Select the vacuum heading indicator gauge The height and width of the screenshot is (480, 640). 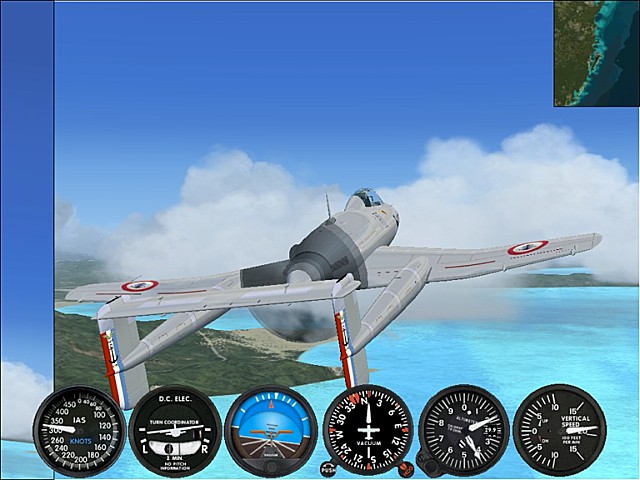tap(368, 430)
